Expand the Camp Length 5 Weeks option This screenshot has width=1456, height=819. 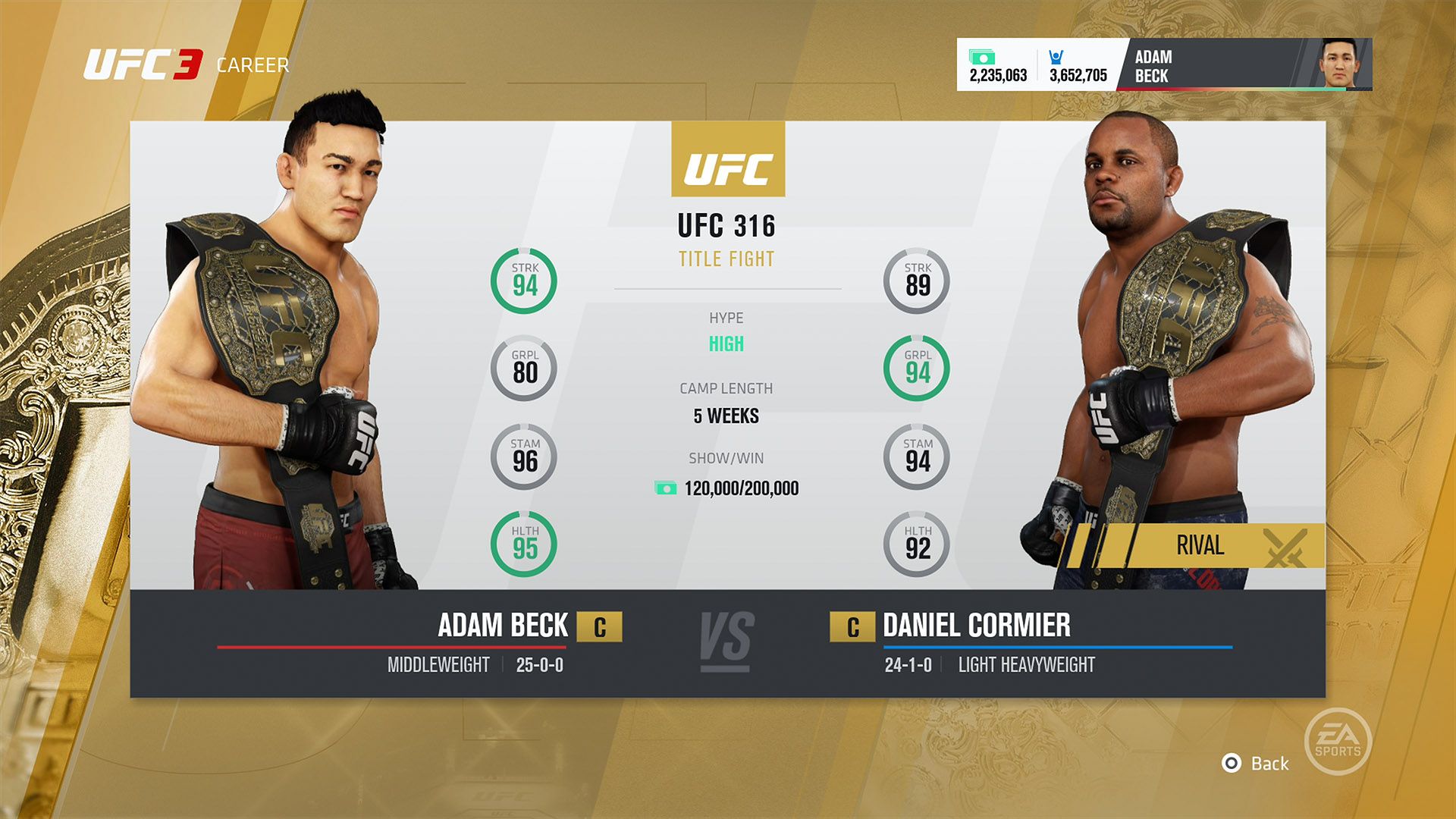[x=727, y=416]
